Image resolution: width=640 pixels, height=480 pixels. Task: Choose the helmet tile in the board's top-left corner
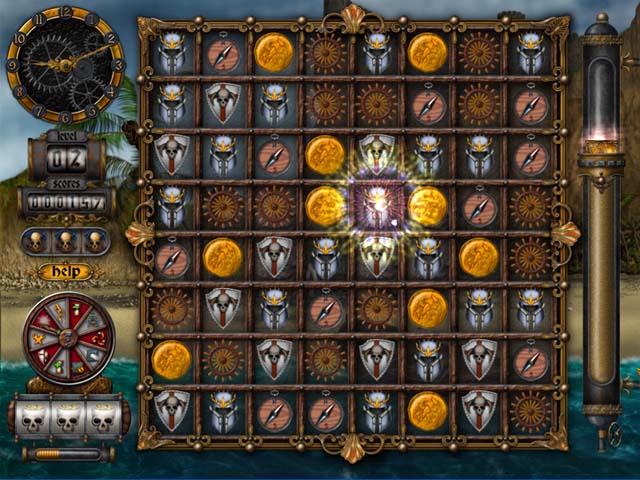point(171,52)
